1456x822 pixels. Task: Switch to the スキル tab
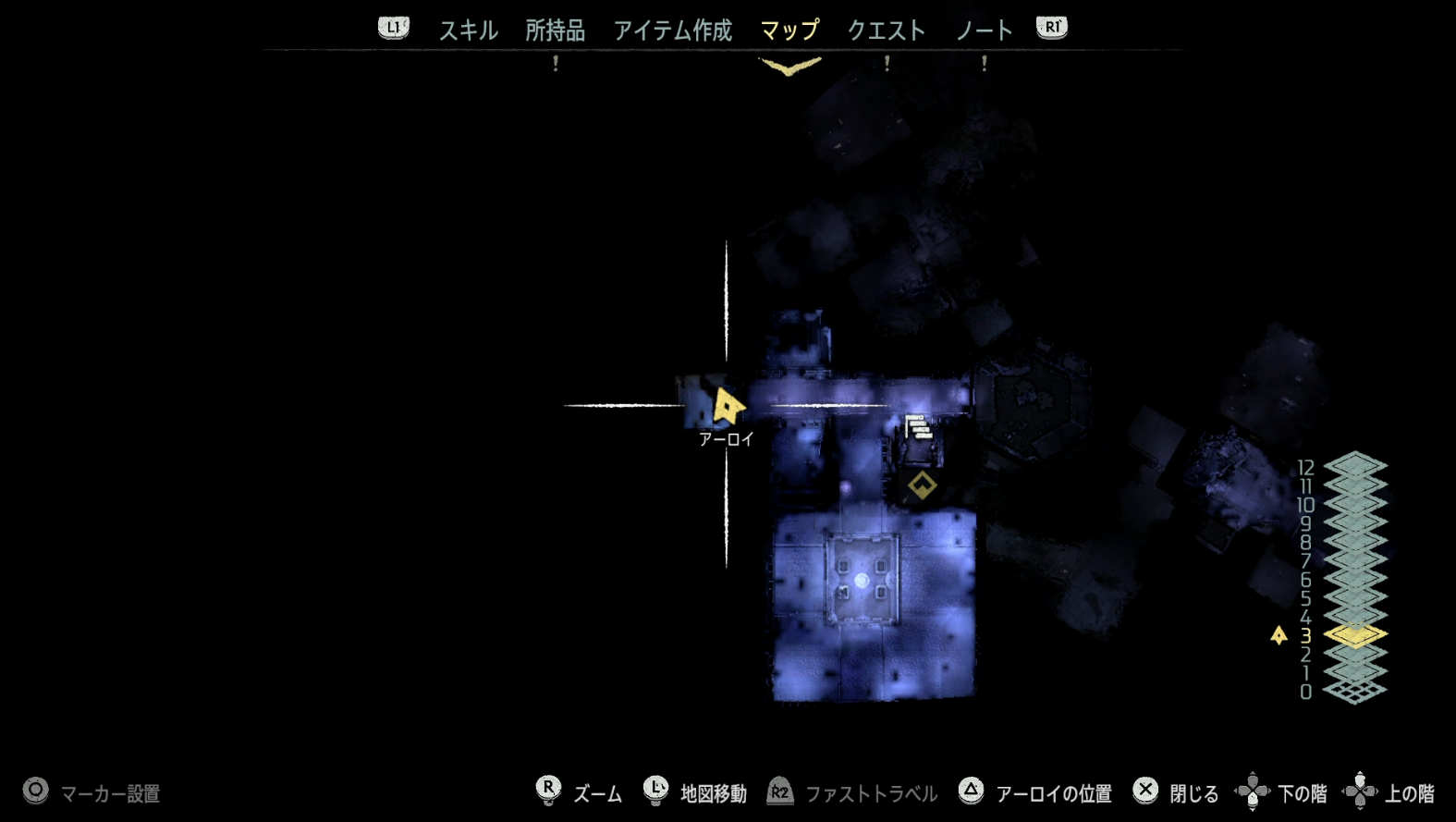click(x=468, y=29)
